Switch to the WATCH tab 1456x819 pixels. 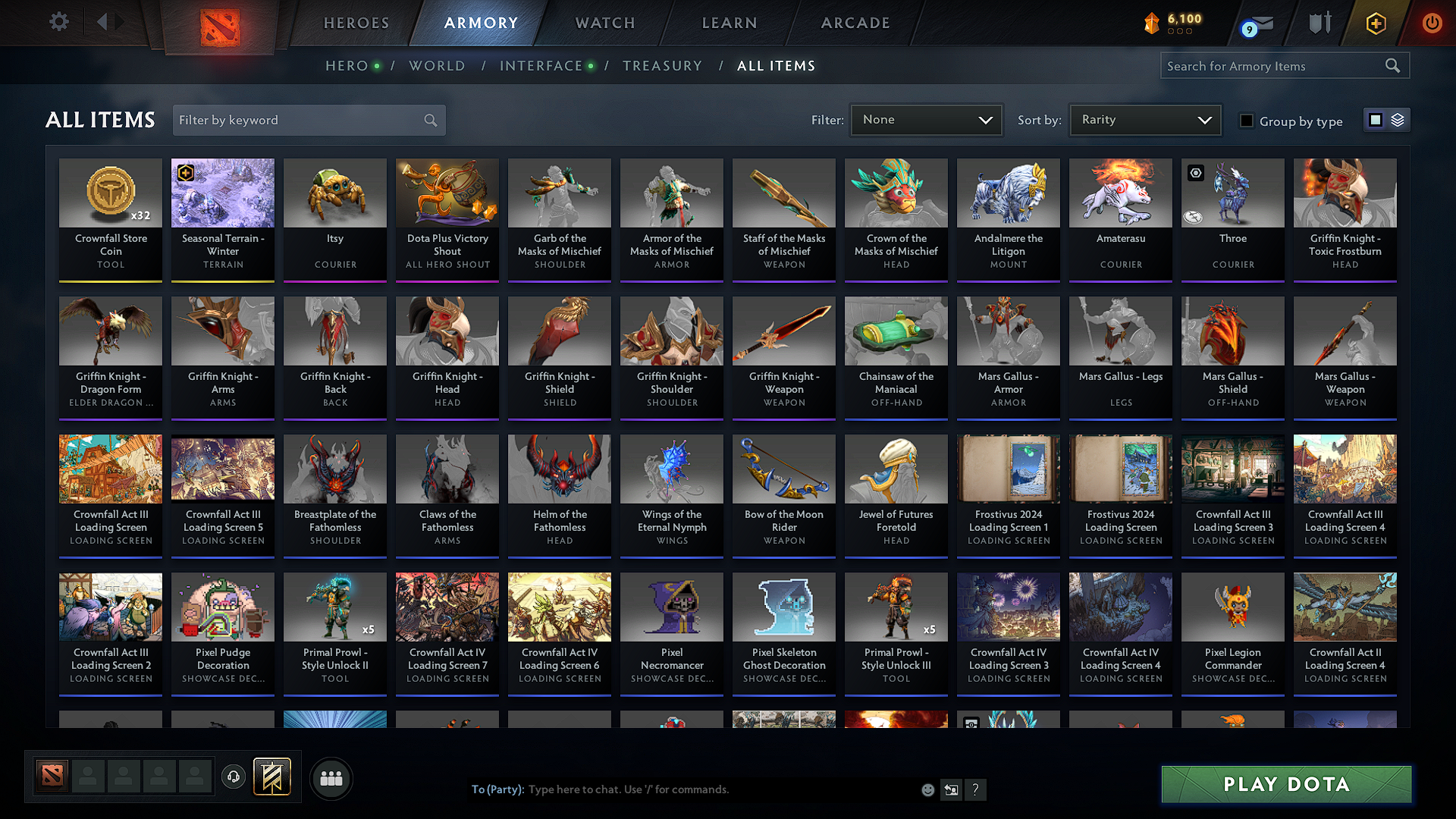coord(604,23)
